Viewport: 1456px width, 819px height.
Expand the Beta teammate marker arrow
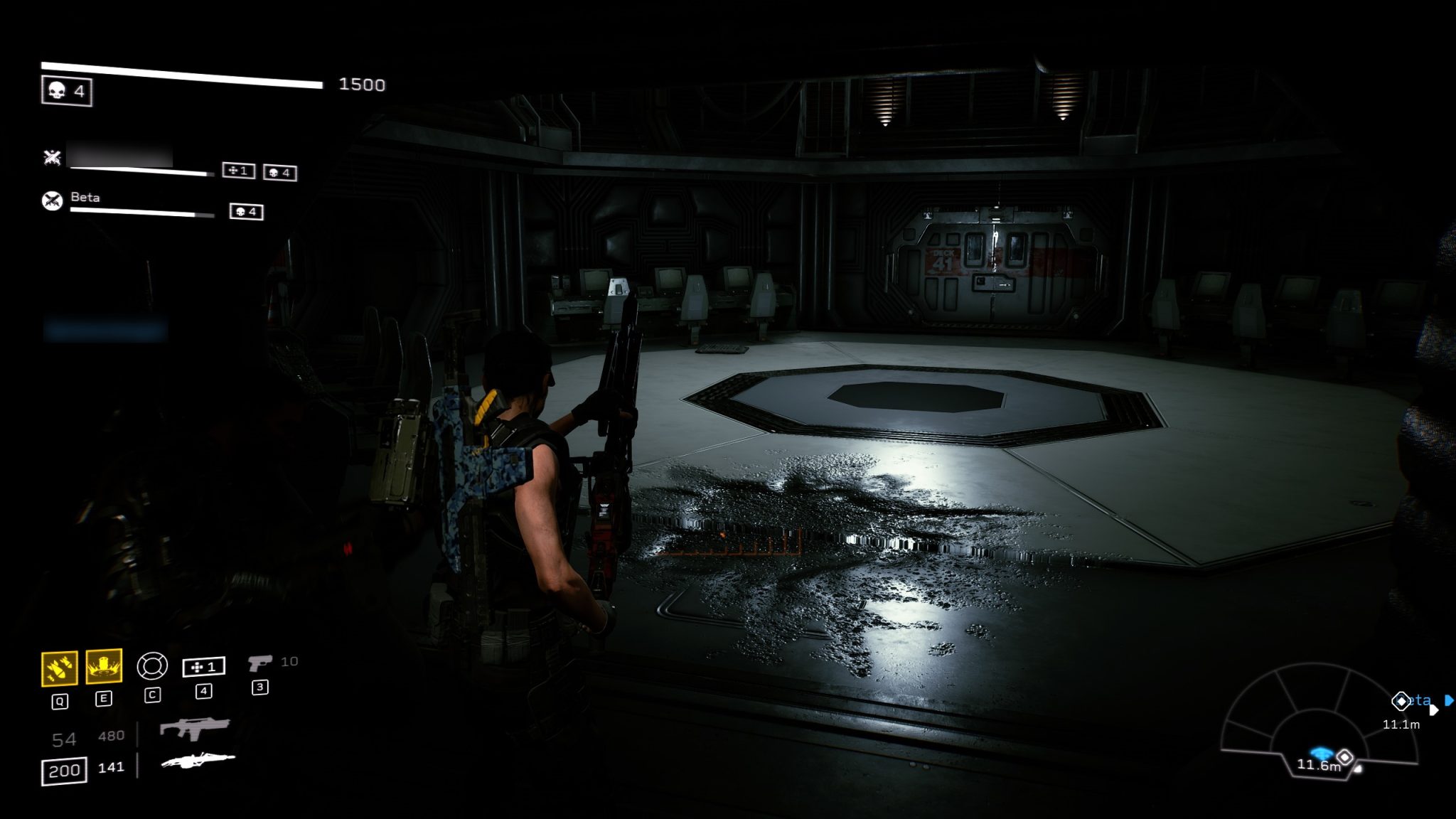(1449, 702)
